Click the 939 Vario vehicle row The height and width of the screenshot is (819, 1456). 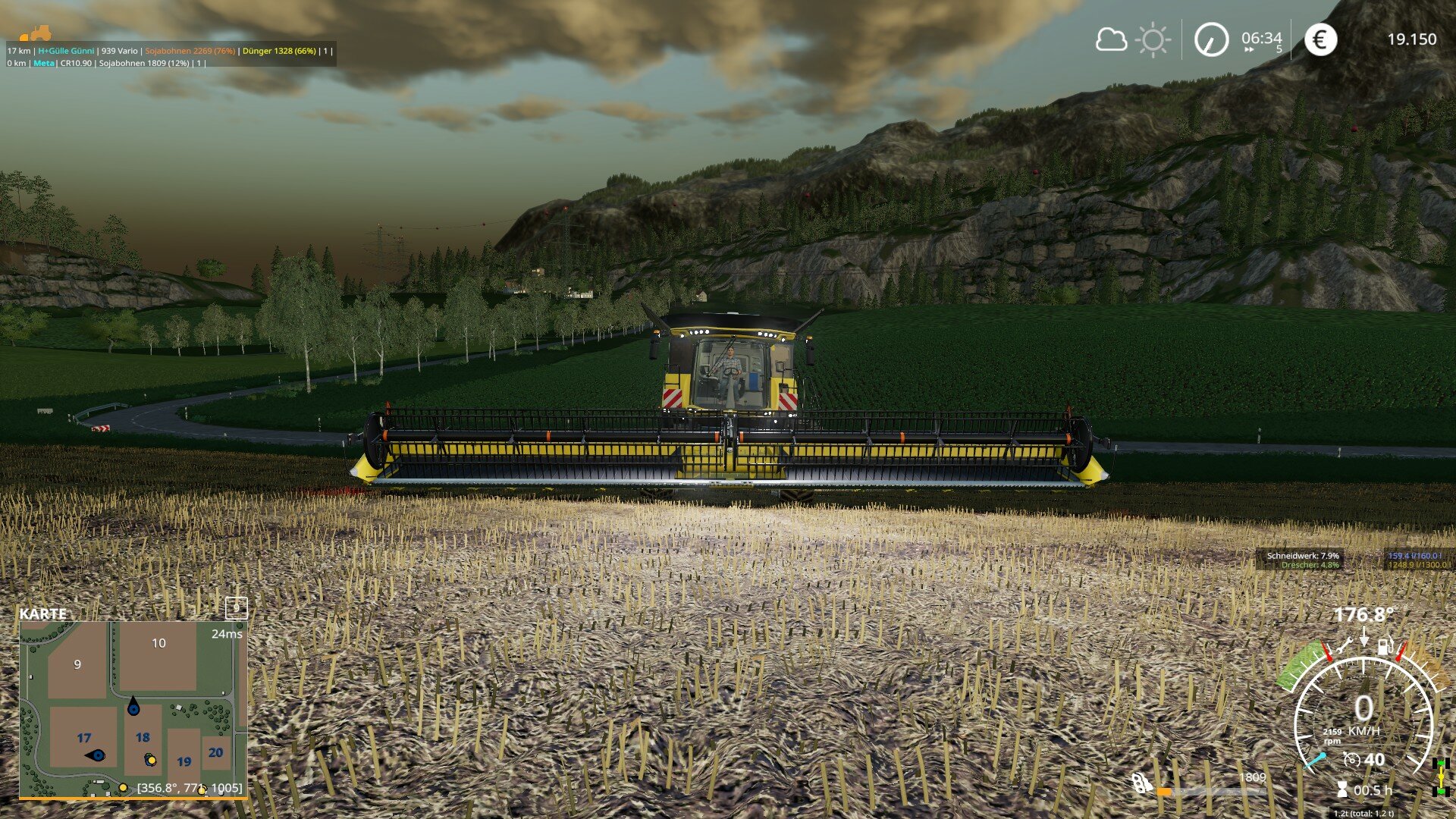click(120, 51)
